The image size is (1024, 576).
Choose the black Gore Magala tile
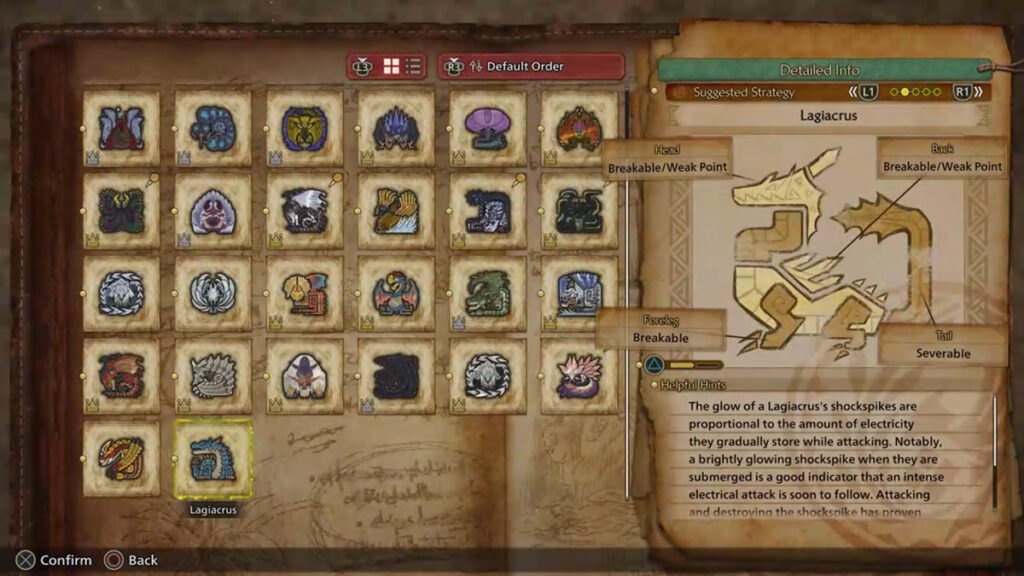pyautogui.click(x=396, y=376)
